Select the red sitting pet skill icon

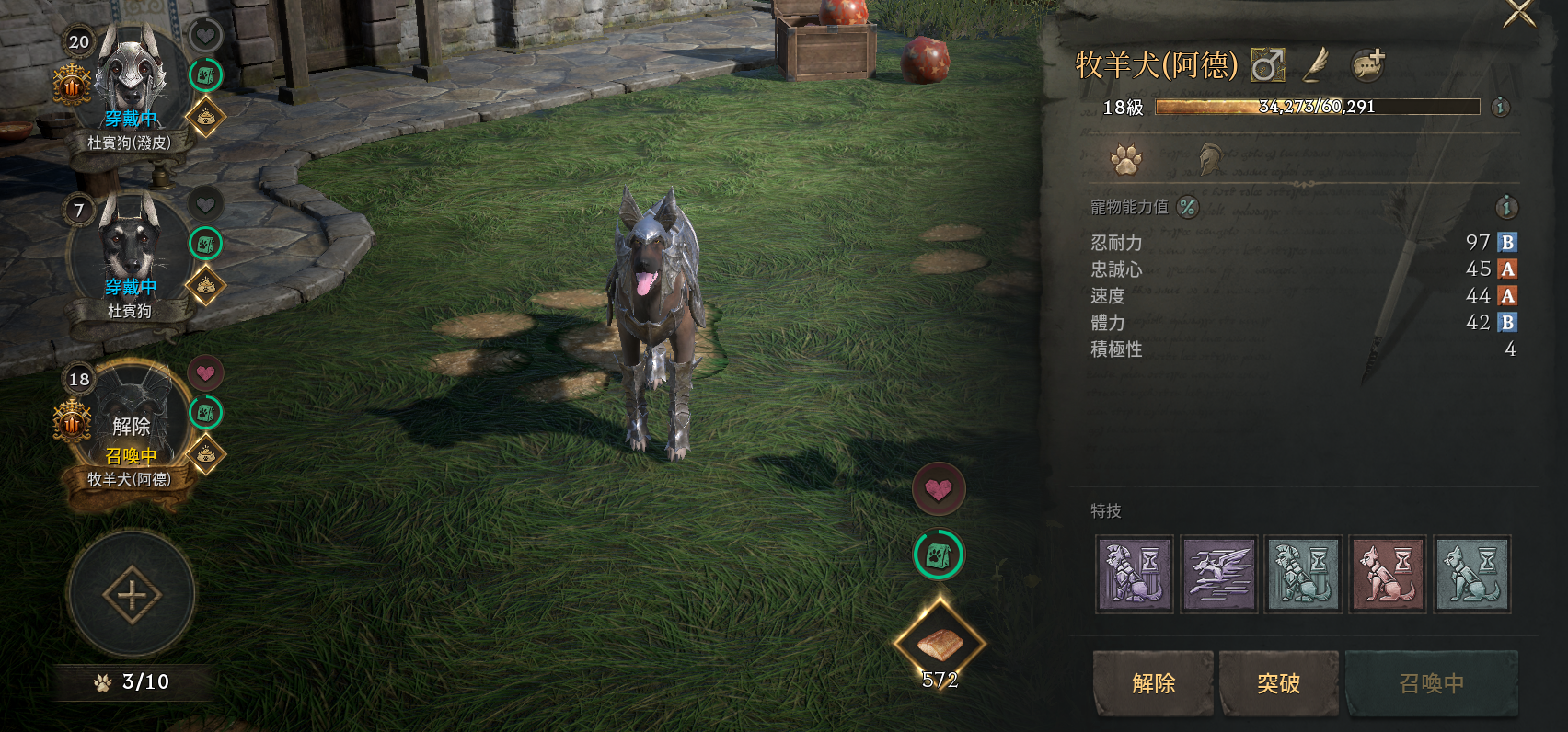click(1388, 574)
